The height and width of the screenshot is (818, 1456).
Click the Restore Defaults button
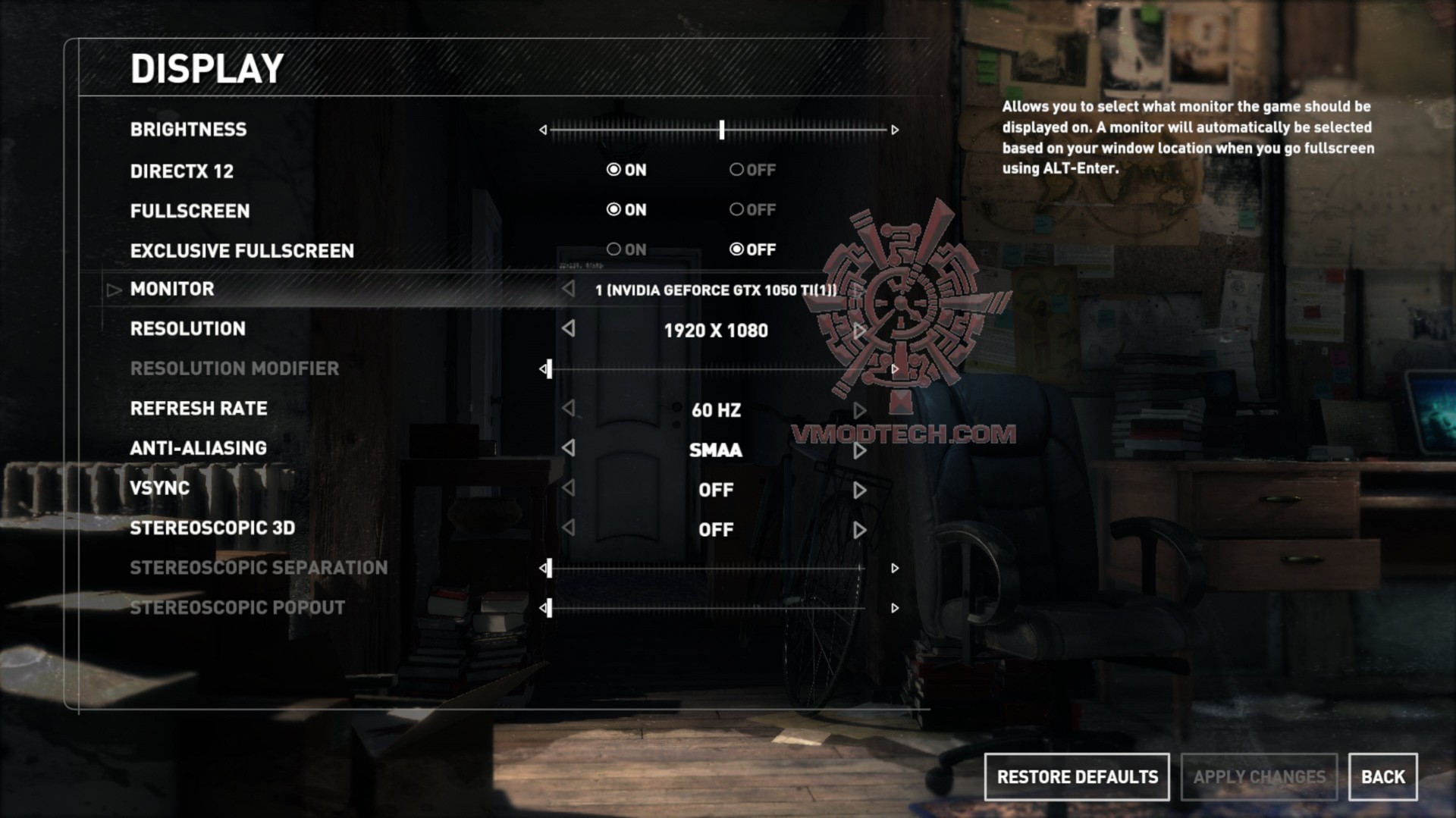tap(1076, 777)
